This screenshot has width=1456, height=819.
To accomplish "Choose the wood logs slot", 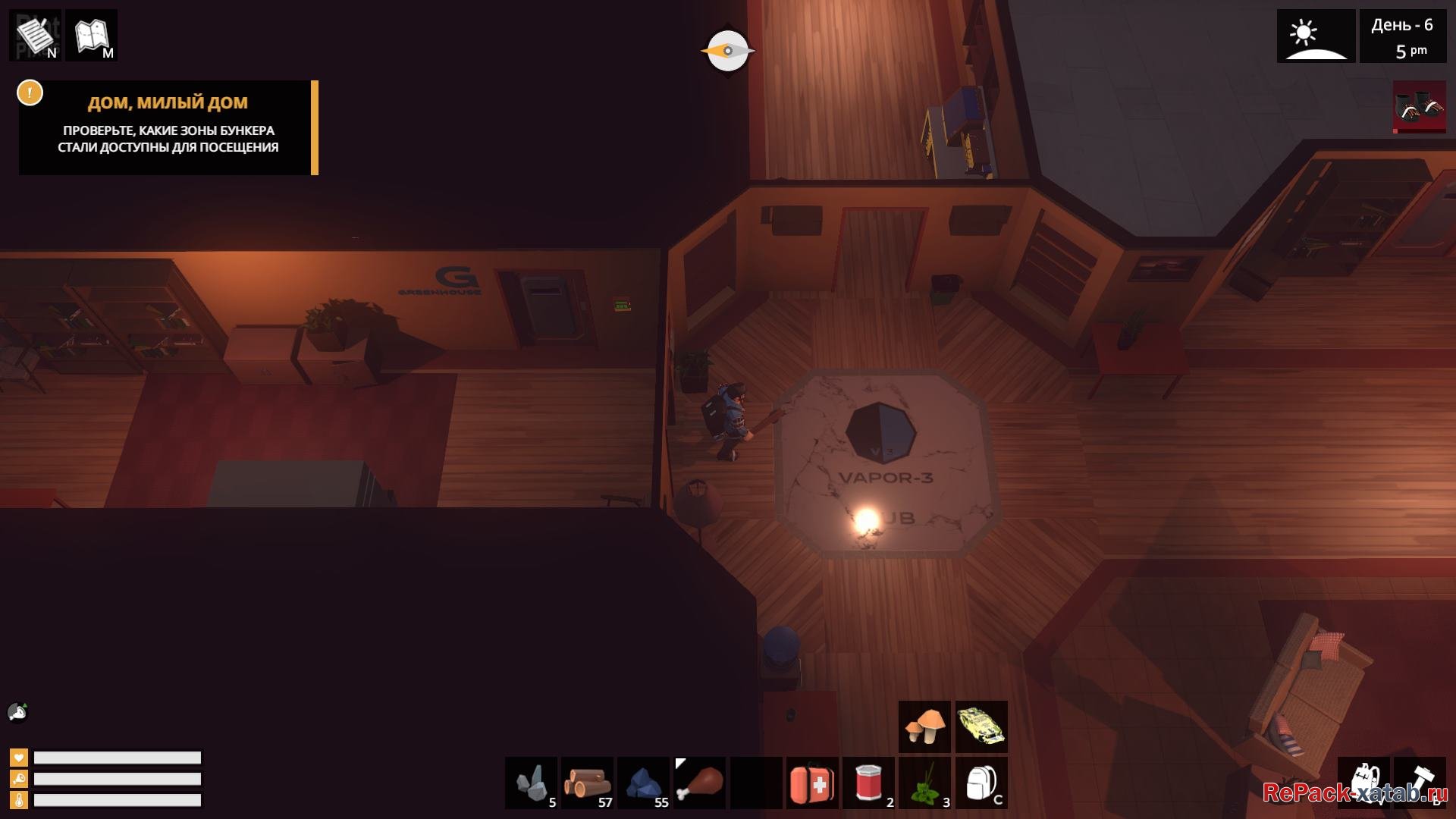I will 588,783.
